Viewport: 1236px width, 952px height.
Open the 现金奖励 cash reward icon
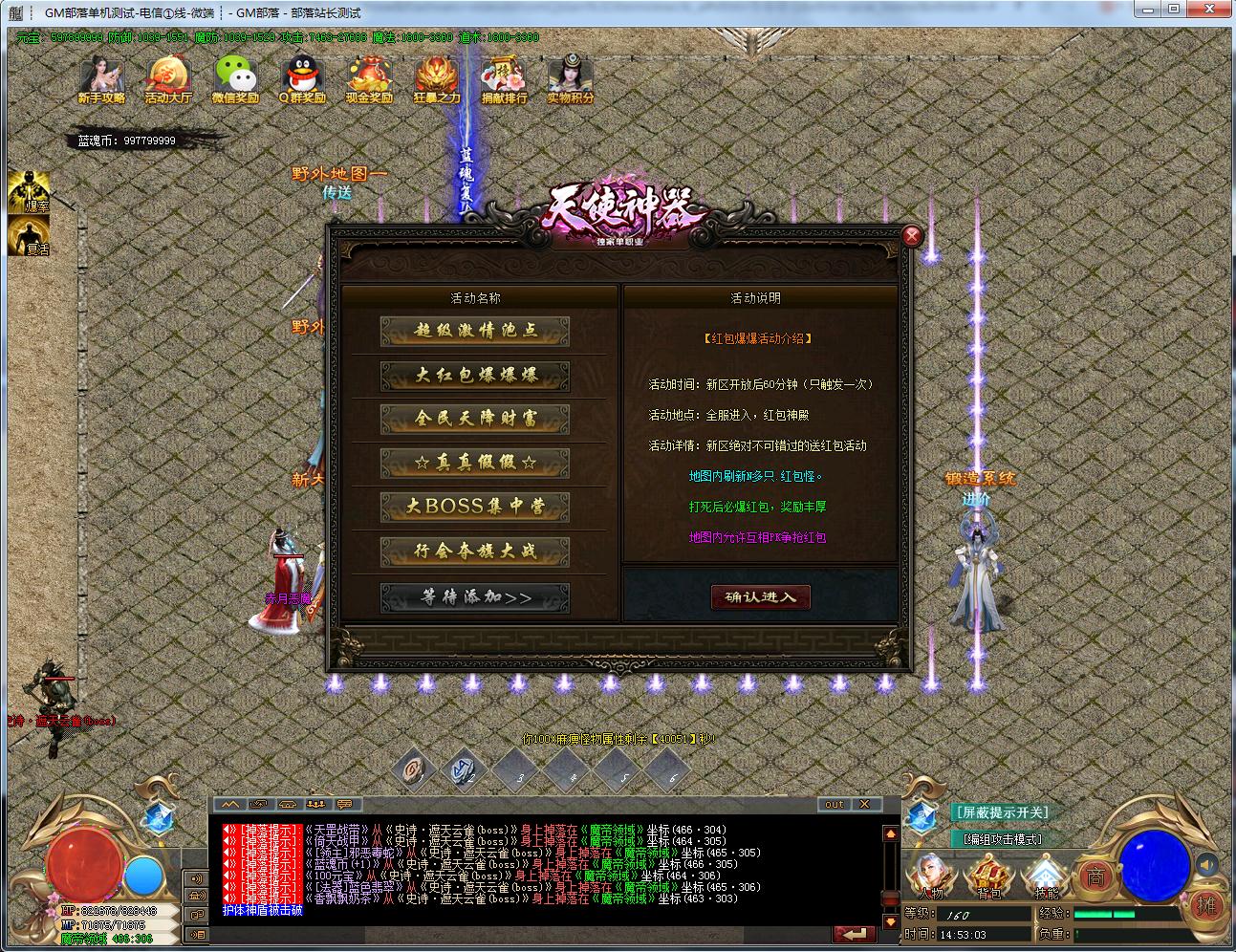coord(369,79)
